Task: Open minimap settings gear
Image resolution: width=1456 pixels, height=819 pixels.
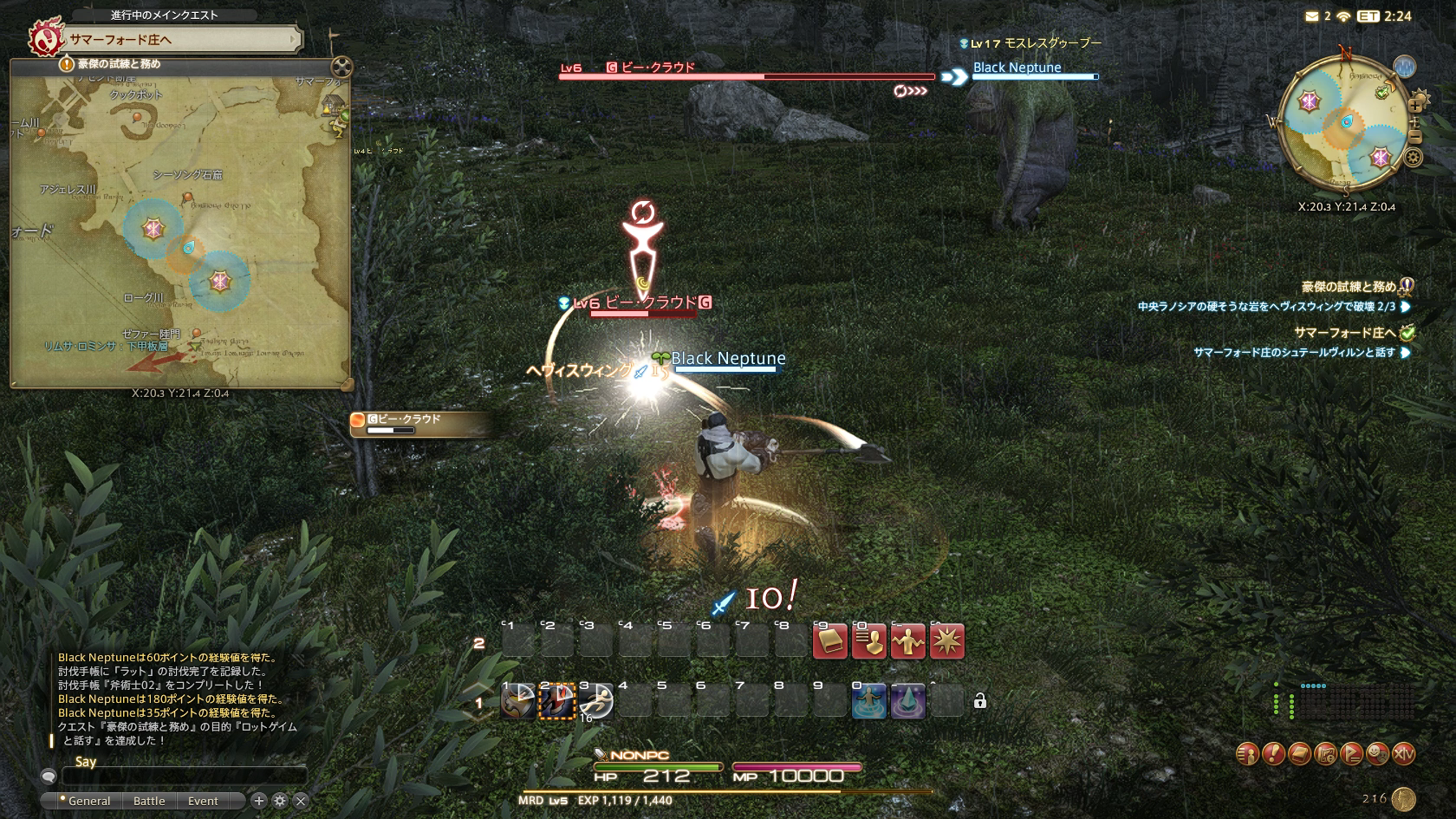Action: point(1414,158)
